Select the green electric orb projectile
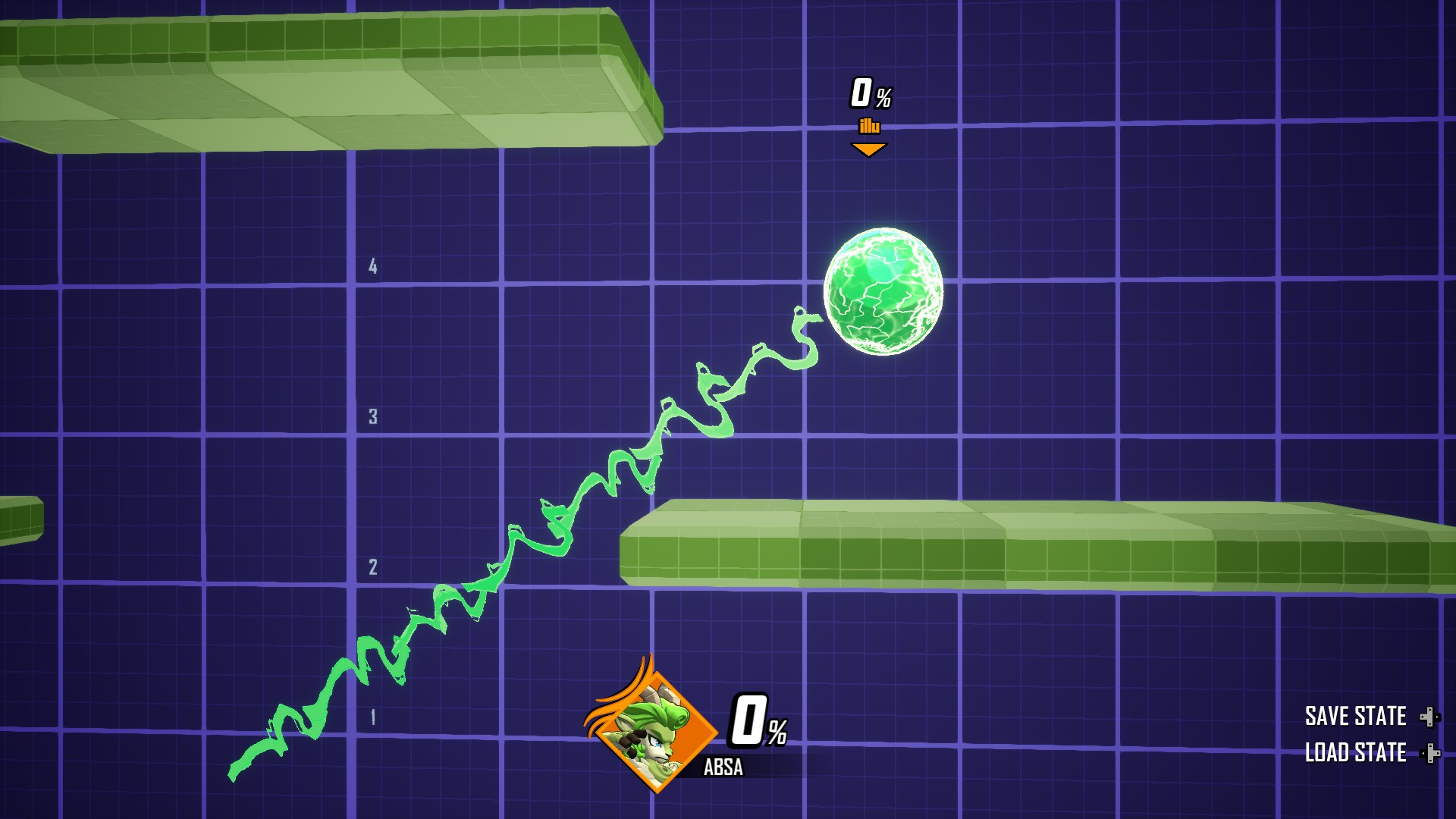This screenshot has width=1456, height=819. click(883, 292)
